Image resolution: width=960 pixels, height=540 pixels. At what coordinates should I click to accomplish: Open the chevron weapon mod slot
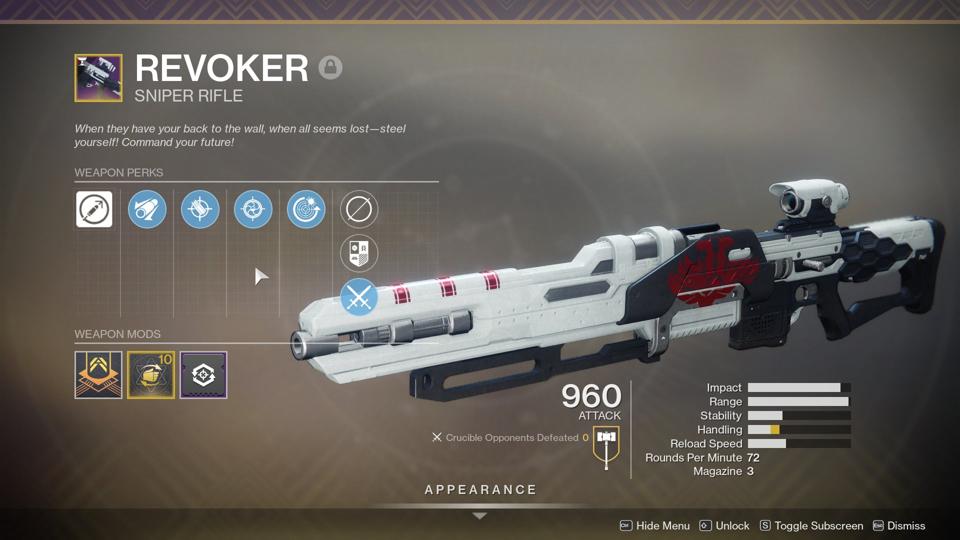[x=98, y=375]
